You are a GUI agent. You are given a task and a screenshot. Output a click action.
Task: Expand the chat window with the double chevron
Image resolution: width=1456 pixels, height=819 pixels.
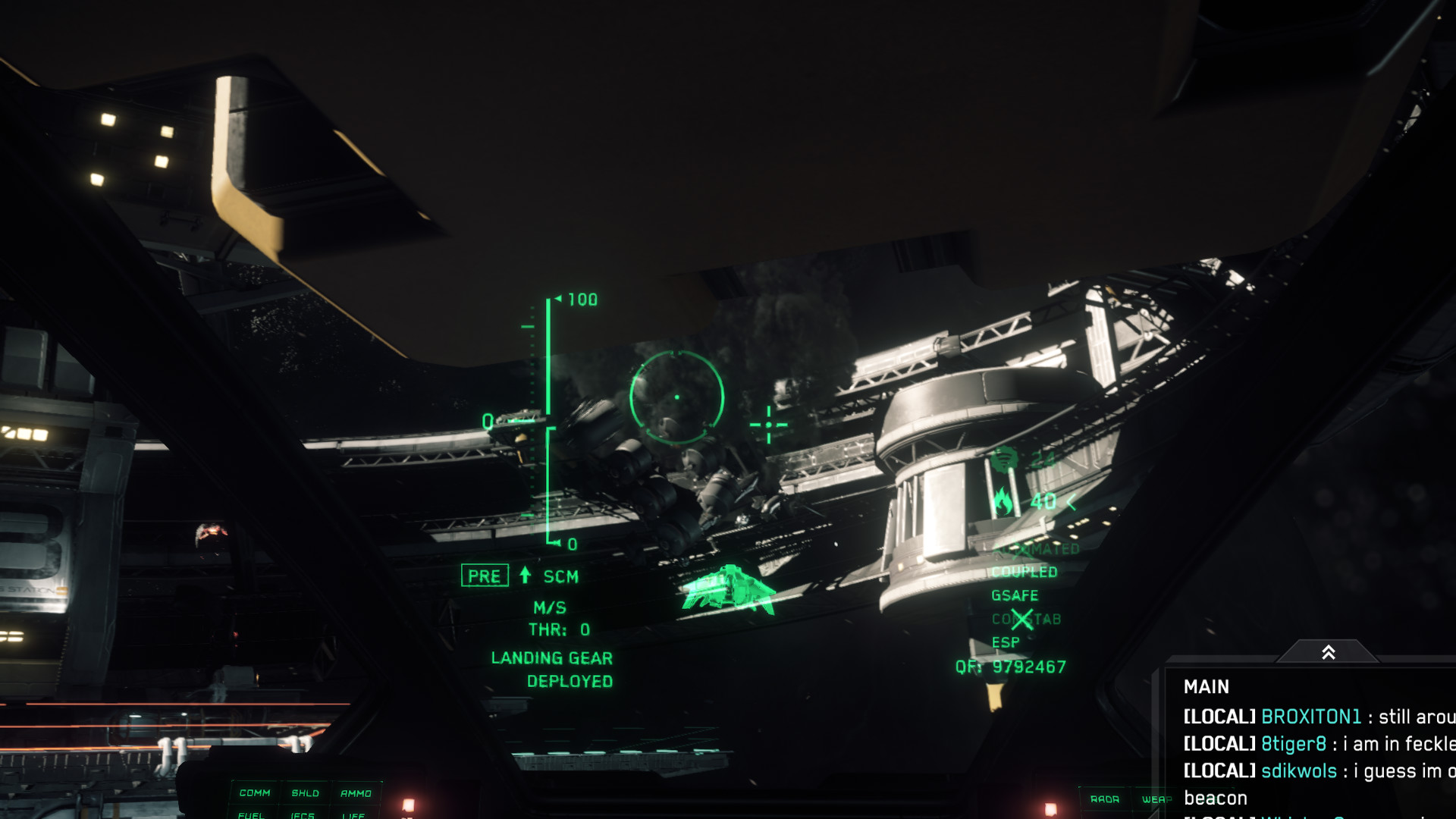[1328, 652]
